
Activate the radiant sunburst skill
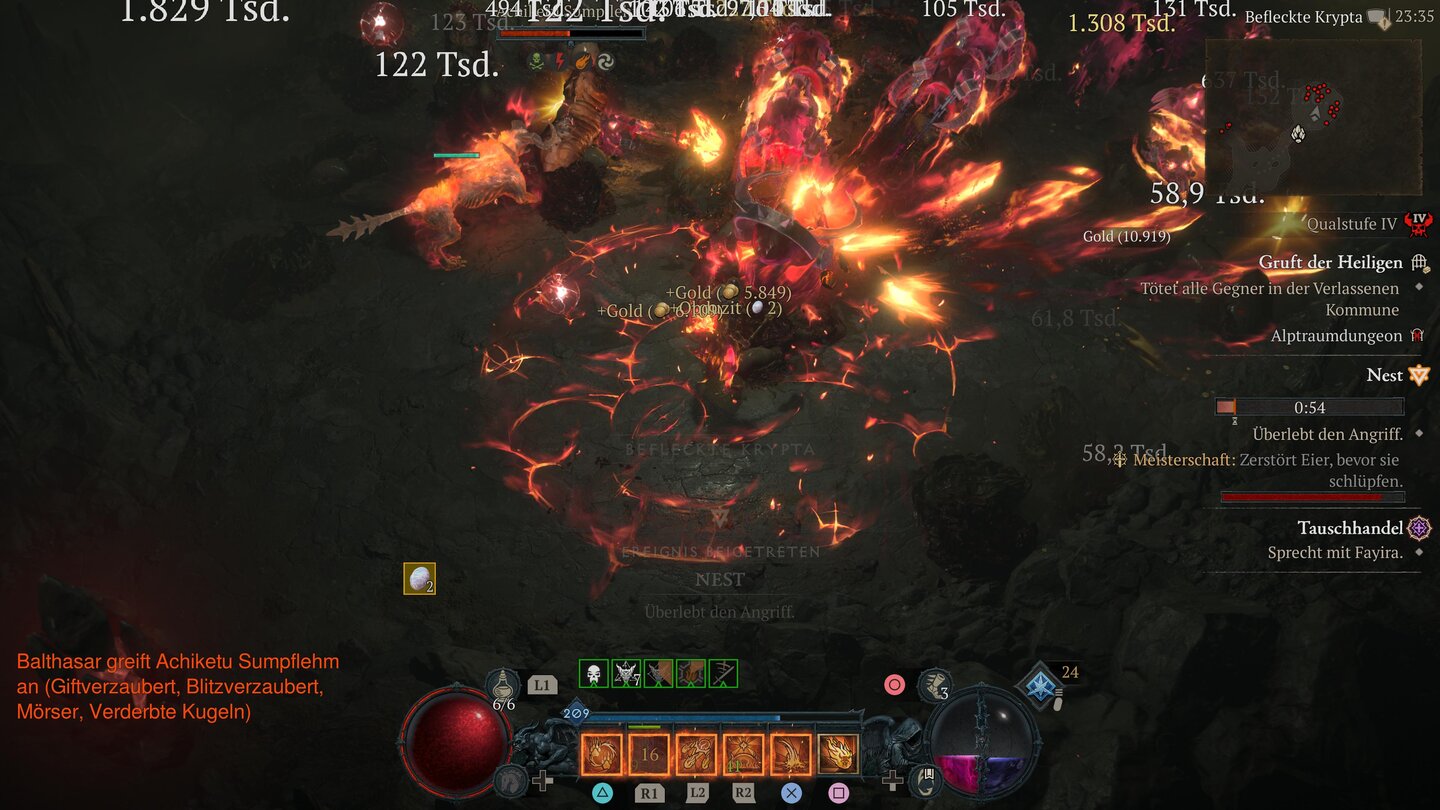pos(744,754)
